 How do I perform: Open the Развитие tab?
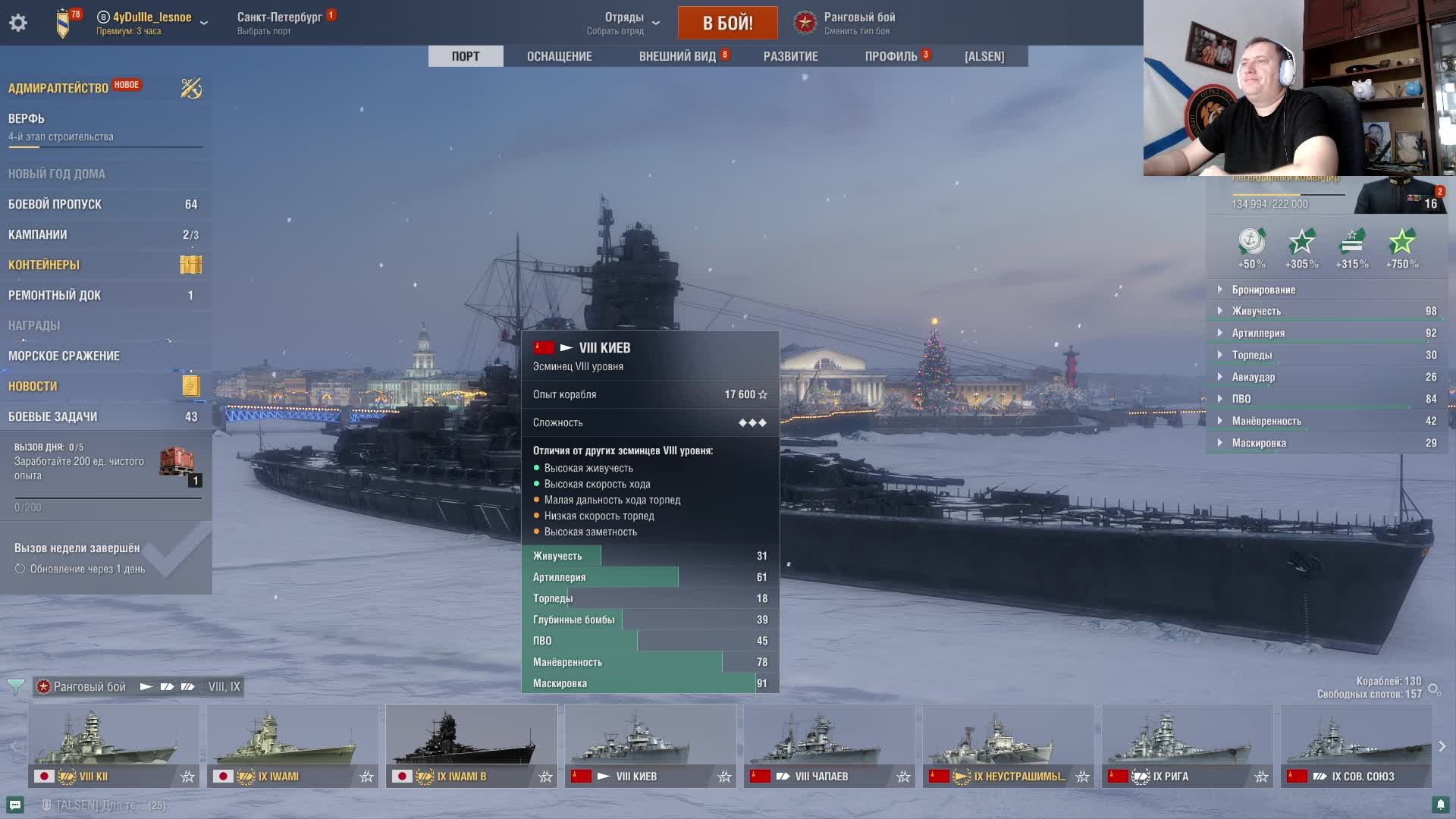(790, 56)
